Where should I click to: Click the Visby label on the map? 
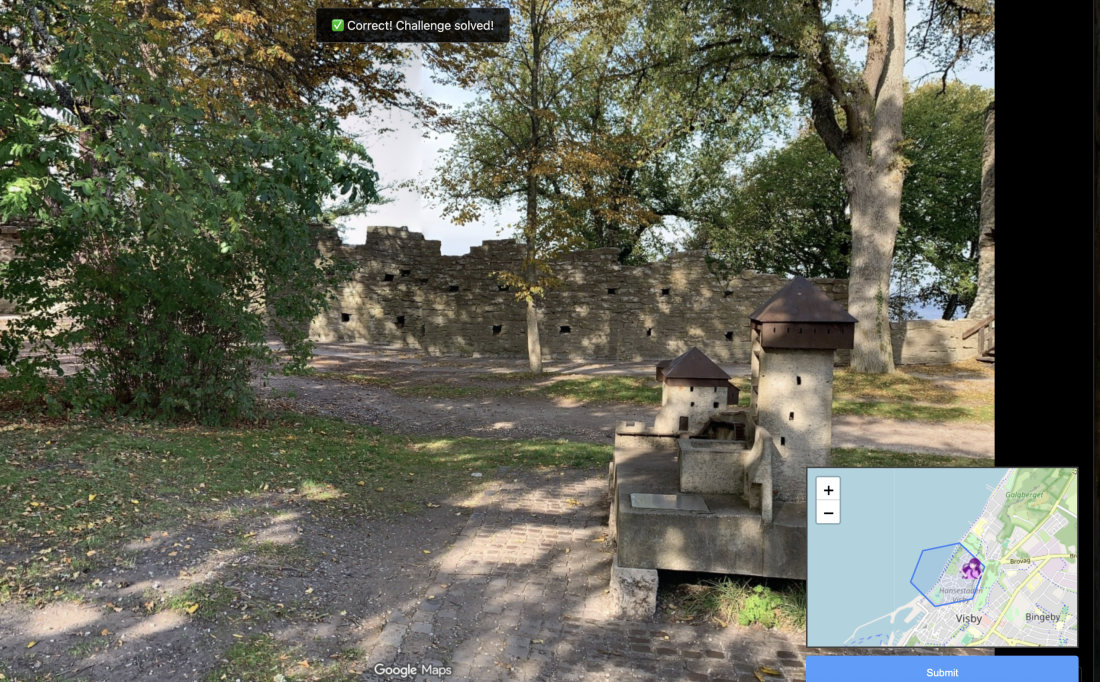tap(969, 618)
